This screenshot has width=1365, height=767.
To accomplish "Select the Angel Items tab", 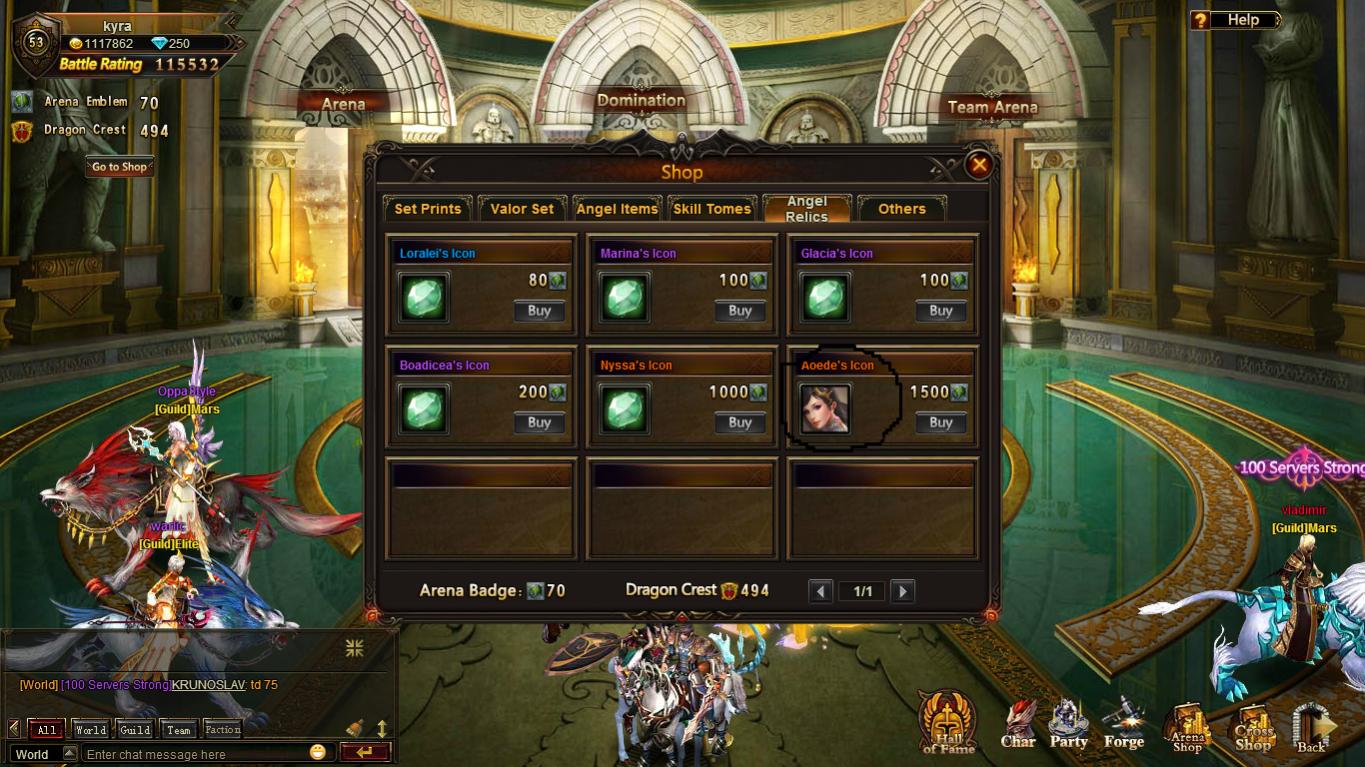I will [617, 208].
